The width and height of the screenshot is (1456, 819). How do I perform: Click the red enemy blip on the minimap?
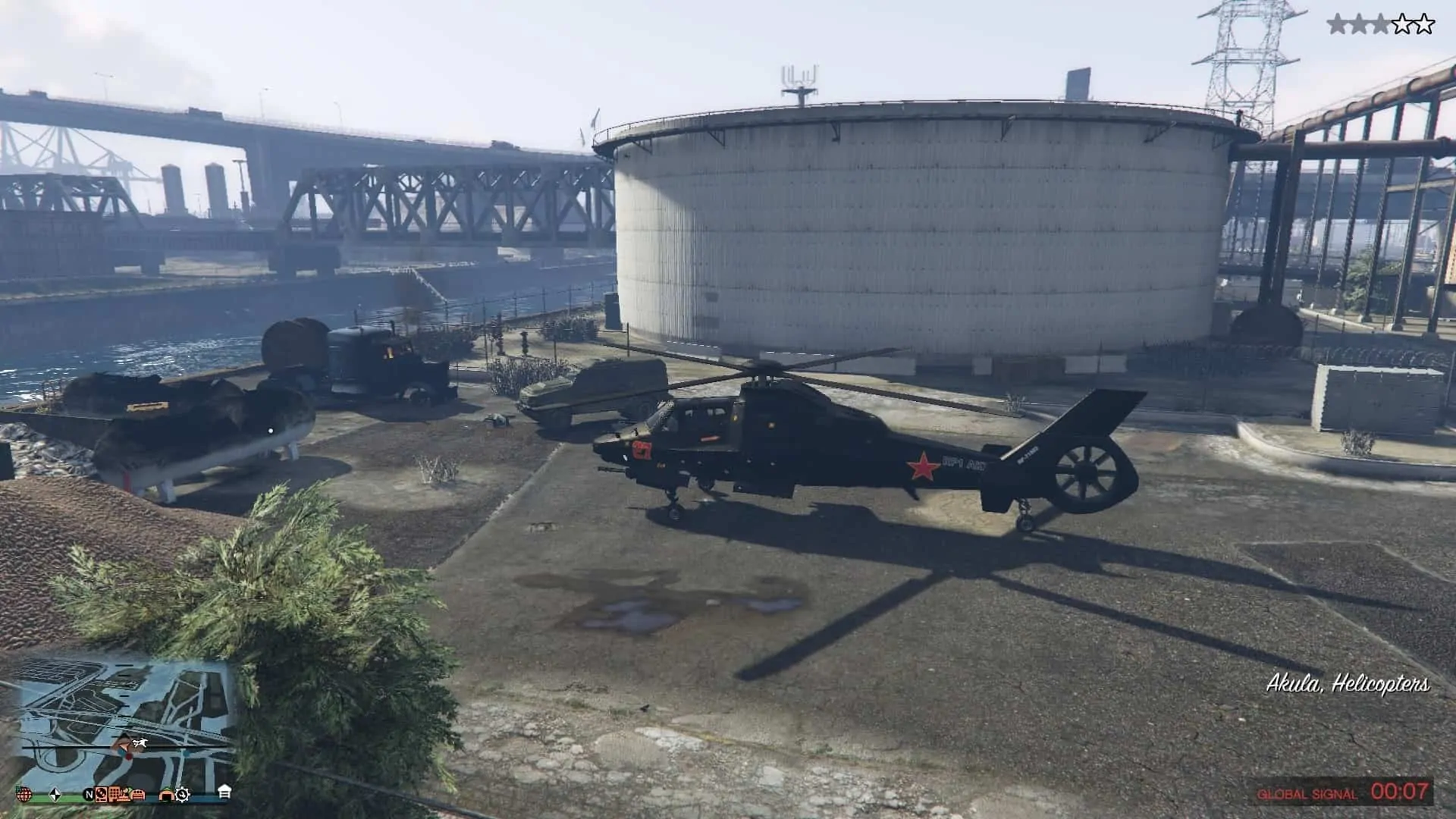pyautogui.click(x=129, y=756)
